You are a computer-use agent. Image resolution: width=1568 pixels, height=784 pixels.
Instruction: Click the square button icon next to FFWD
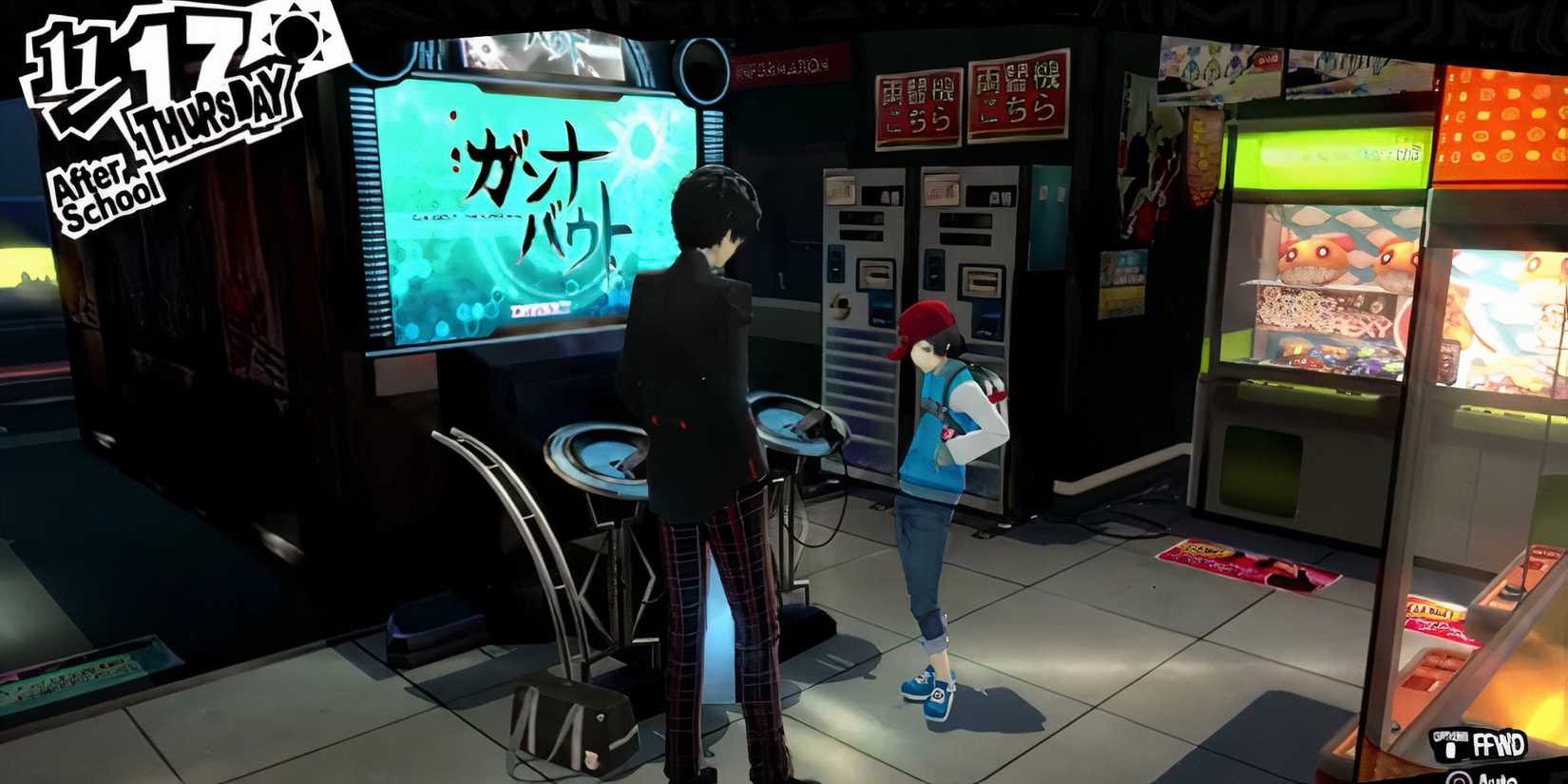1450,749
